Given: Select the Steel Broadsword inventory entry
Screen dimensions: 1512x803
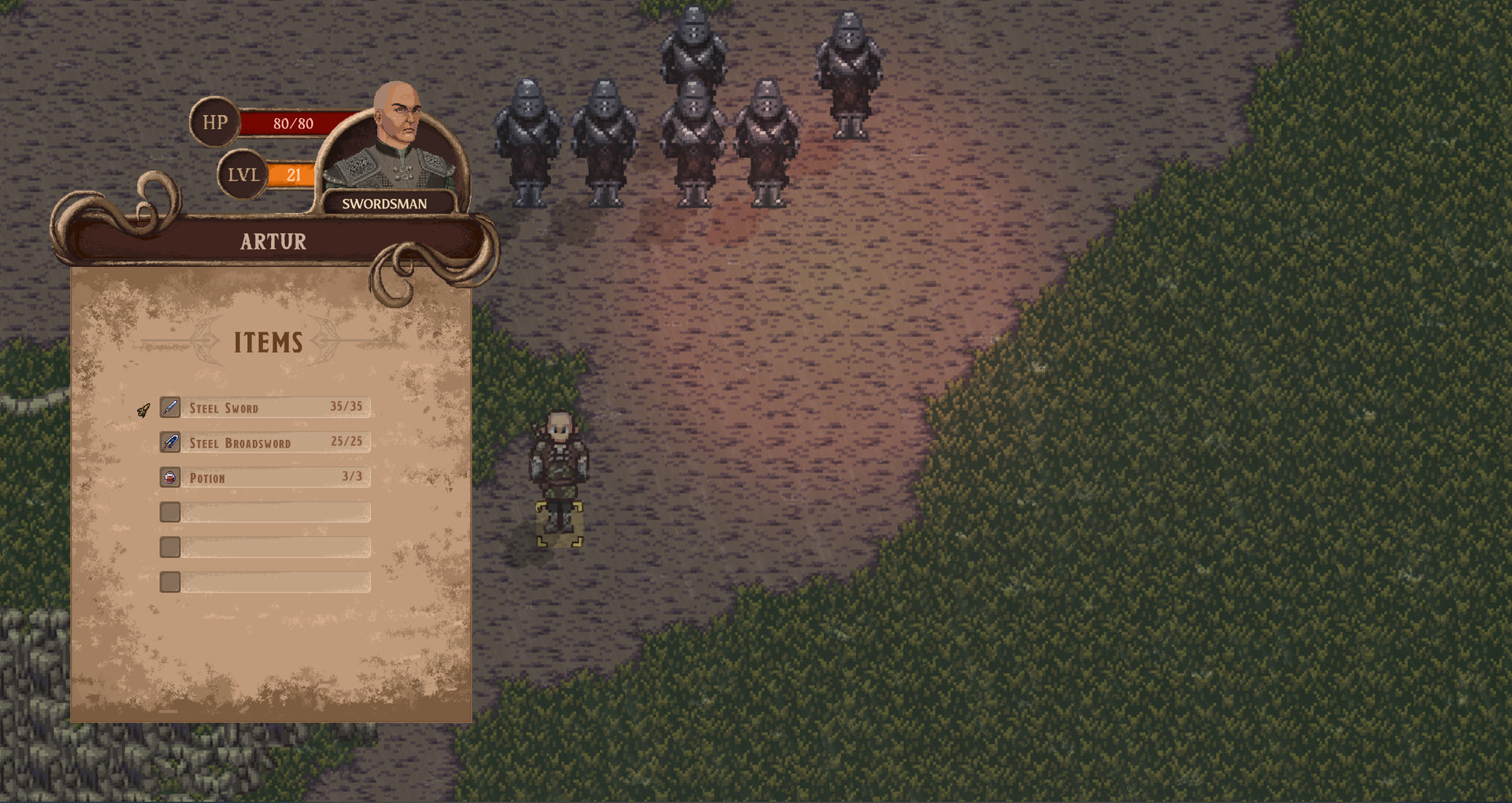Looking at the screenshot, I should [268, 442].
